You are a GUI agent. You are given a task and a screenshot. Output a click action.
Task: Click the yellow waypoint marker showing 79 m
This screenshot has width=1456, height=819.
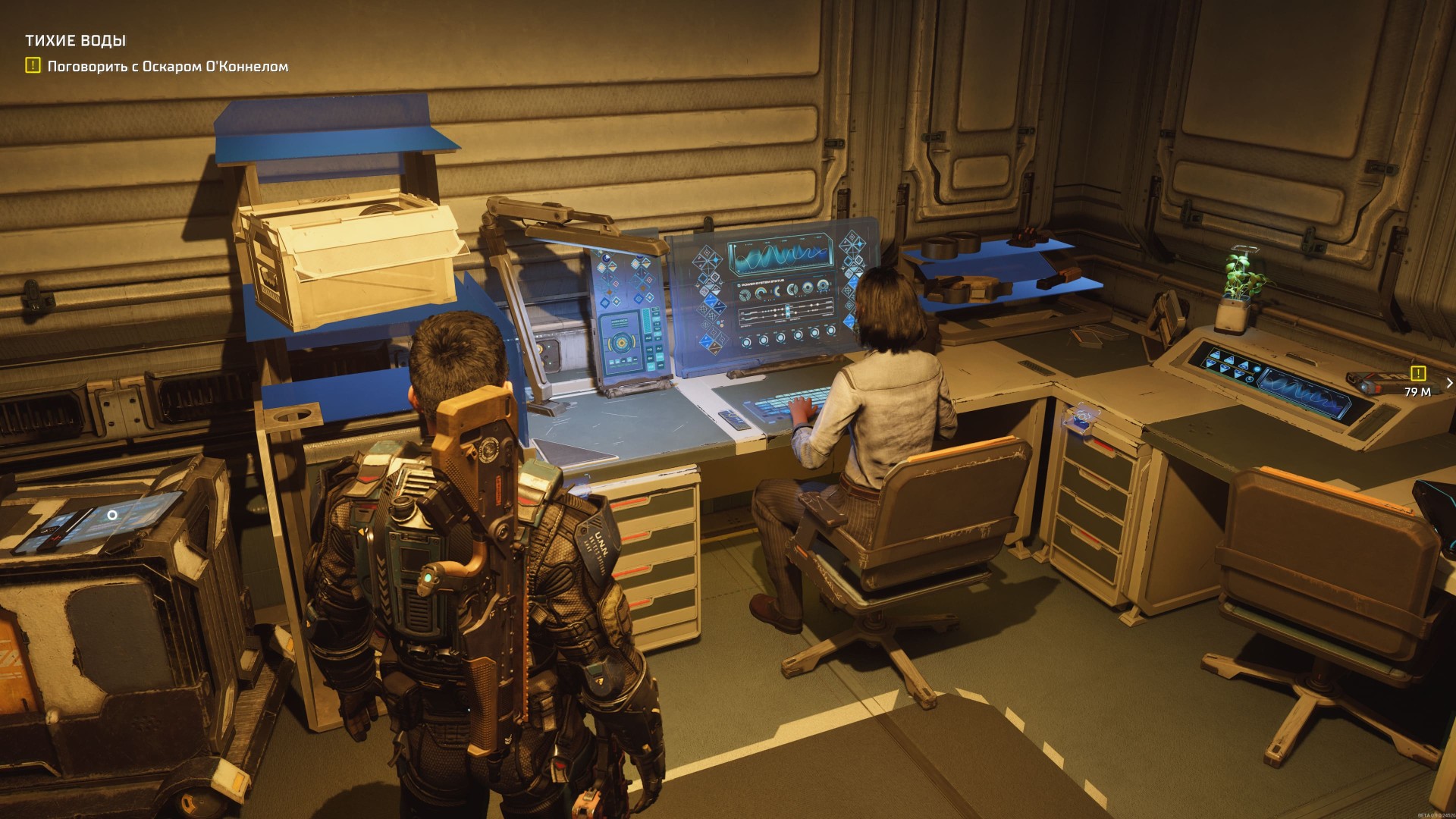(x=1417, y=373)
